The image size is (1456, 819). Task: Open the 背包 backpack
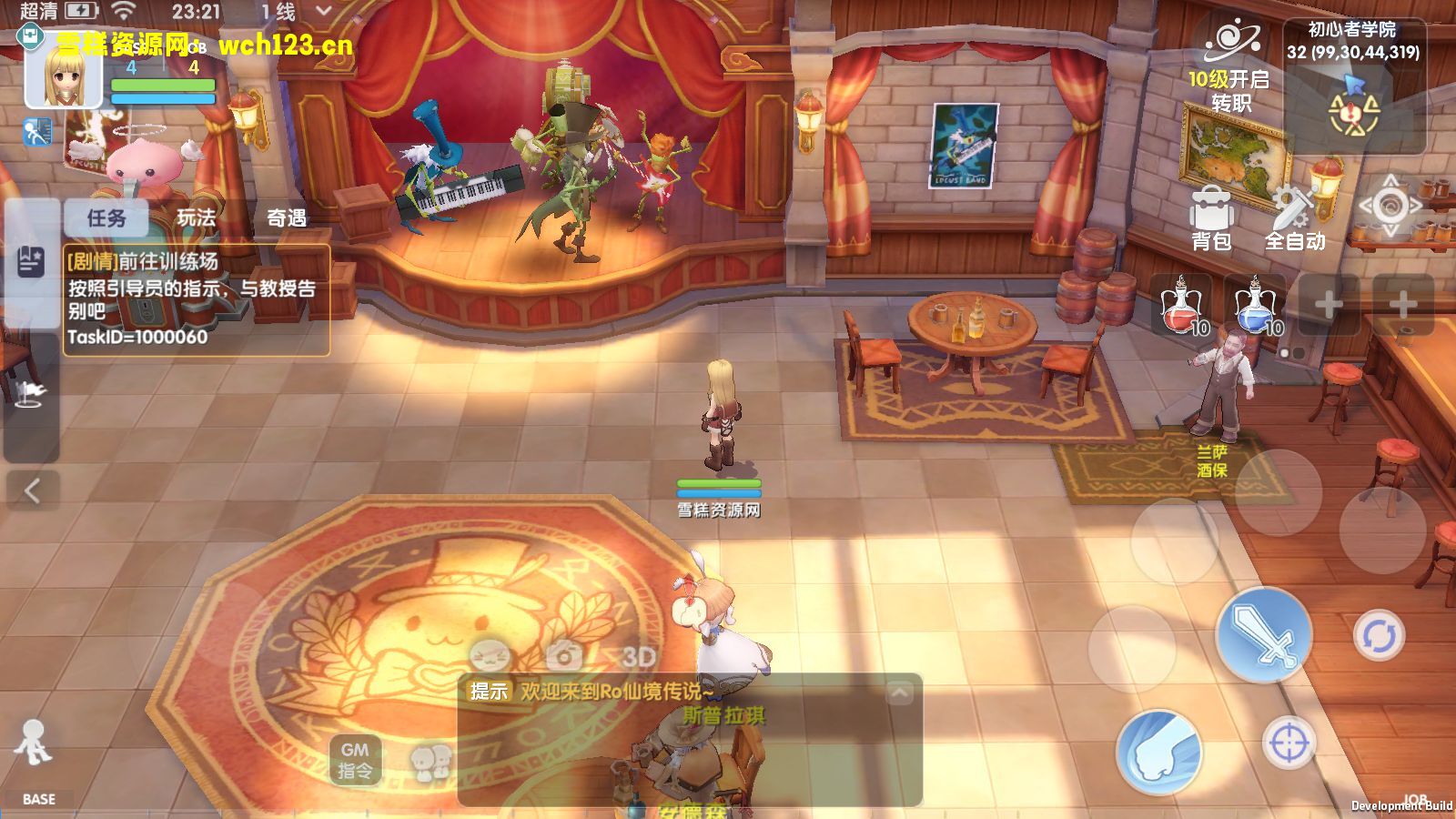[1212, 218]
